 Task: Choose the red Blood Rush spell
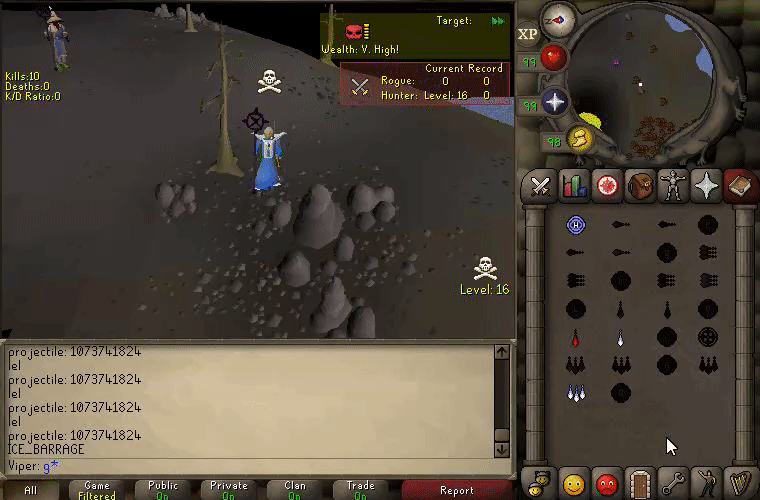[x=575, y=337]
